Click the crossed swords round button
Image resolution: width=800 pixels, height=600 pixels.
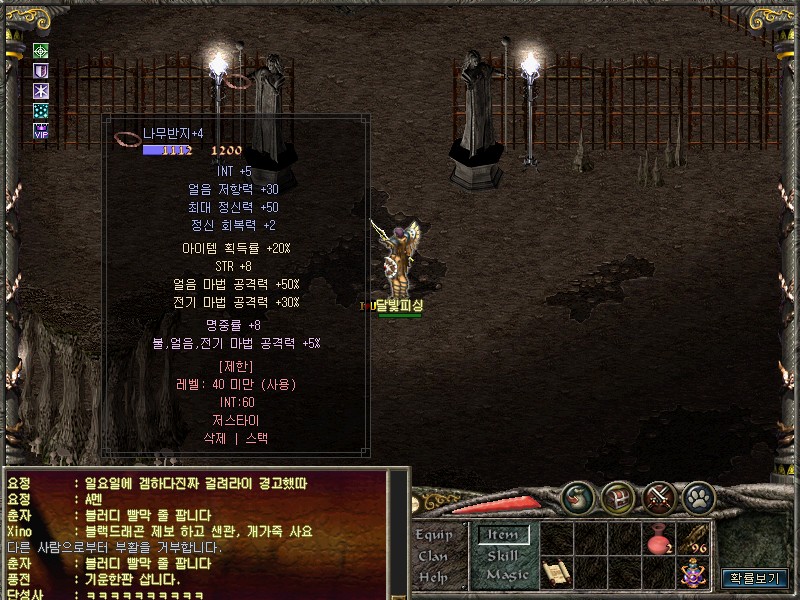pyautogui.click(x=659, y=497)
